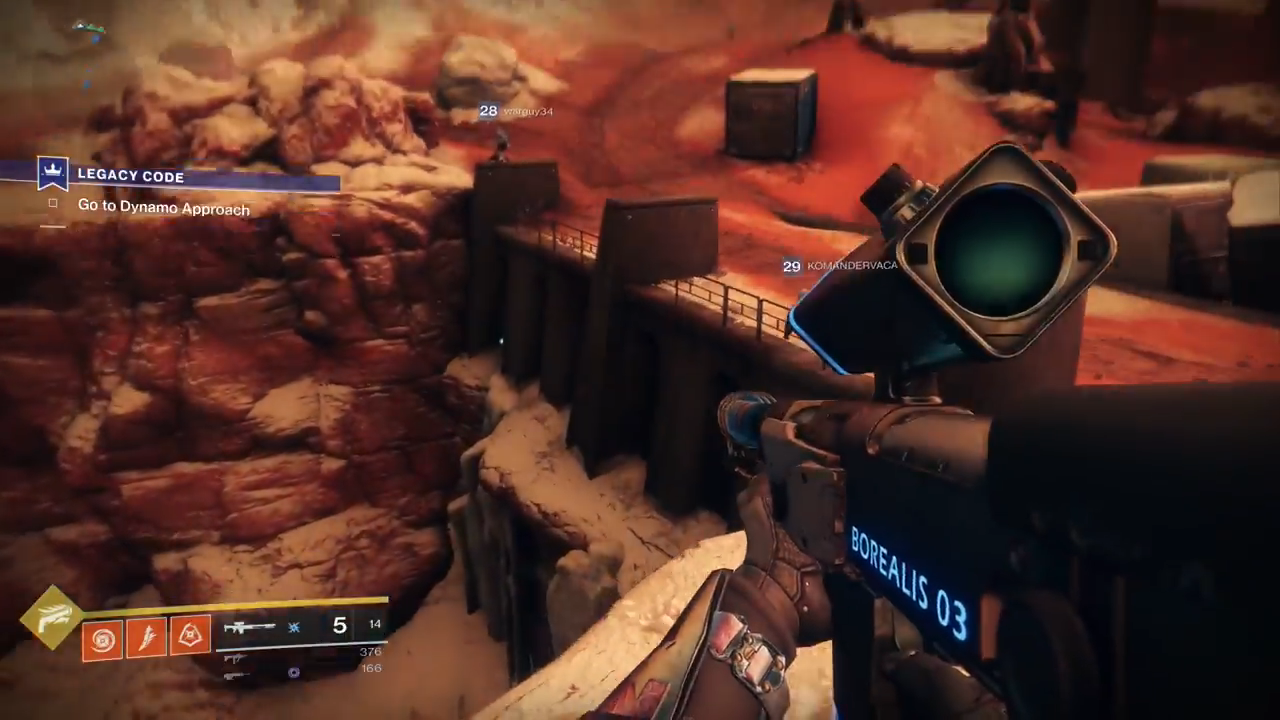Viewport: 1280px width, 720px height.
Task: Open the Legacy Code quest tracker
Action: (131, 176)
